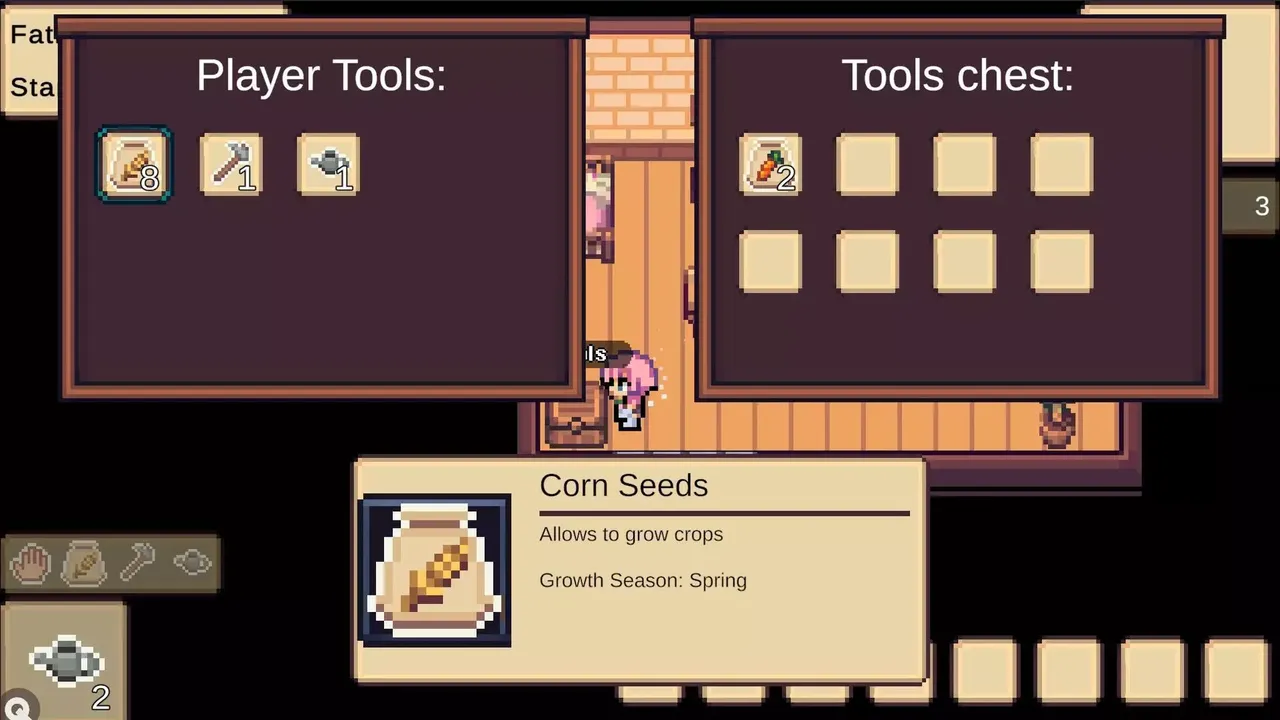1280x720 pixels.
Task: Select the Corn Seeds tooltip thumbnail
Action: (x=436, y=571)
